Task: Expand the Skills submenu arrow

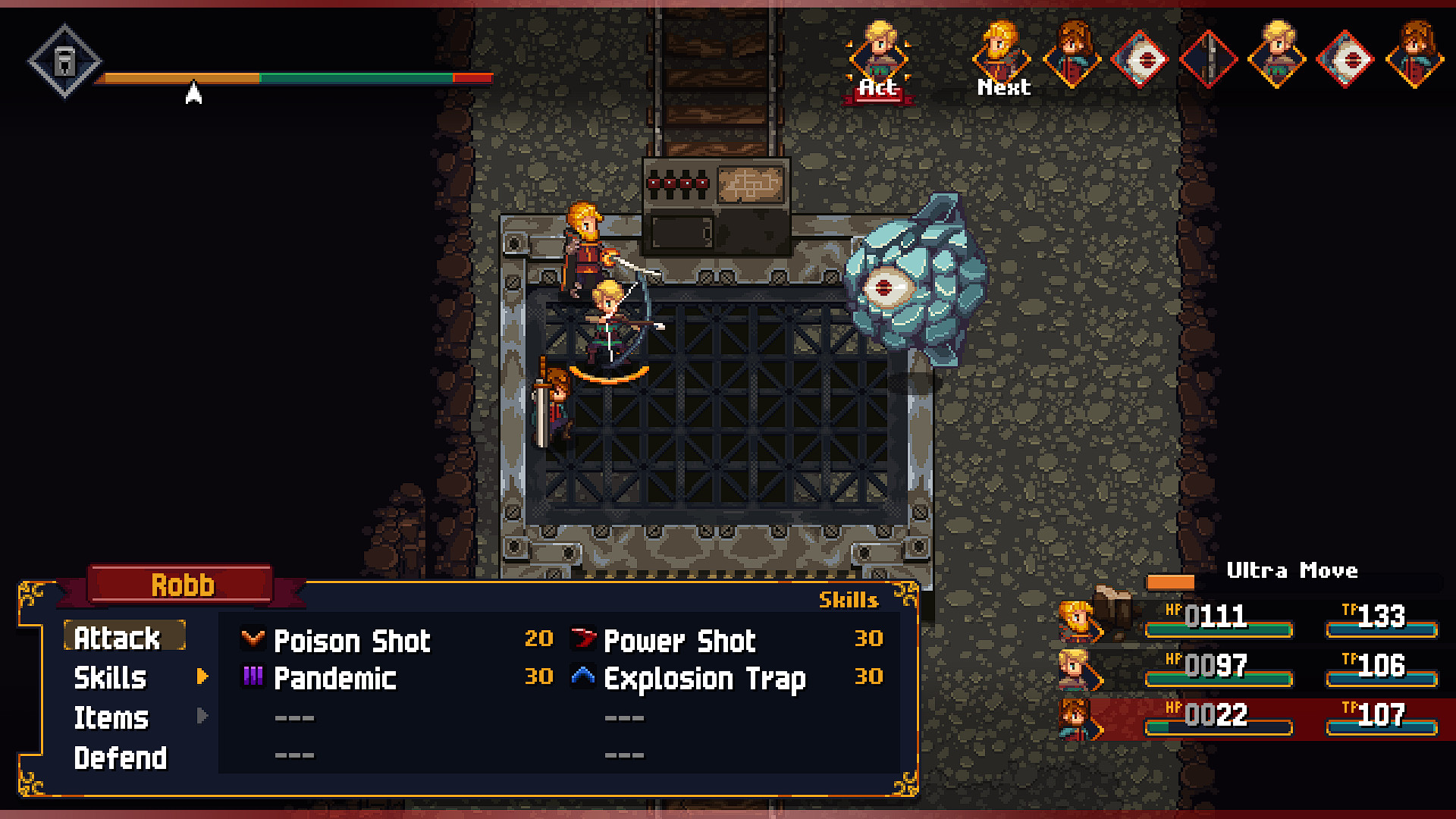Action: point(201,677)
